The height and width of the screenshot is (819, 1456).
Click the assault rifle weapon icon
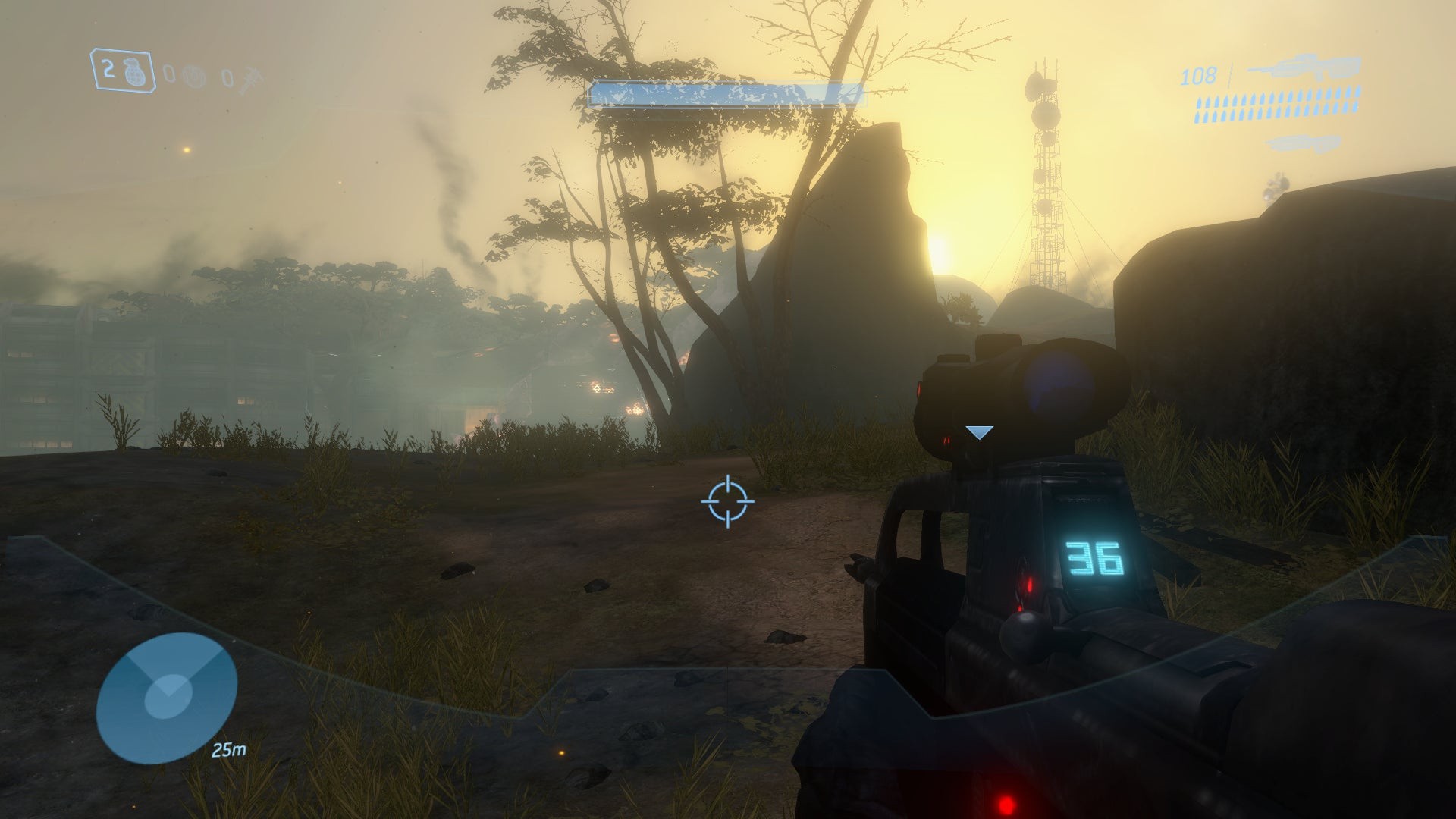(1303, 67)
